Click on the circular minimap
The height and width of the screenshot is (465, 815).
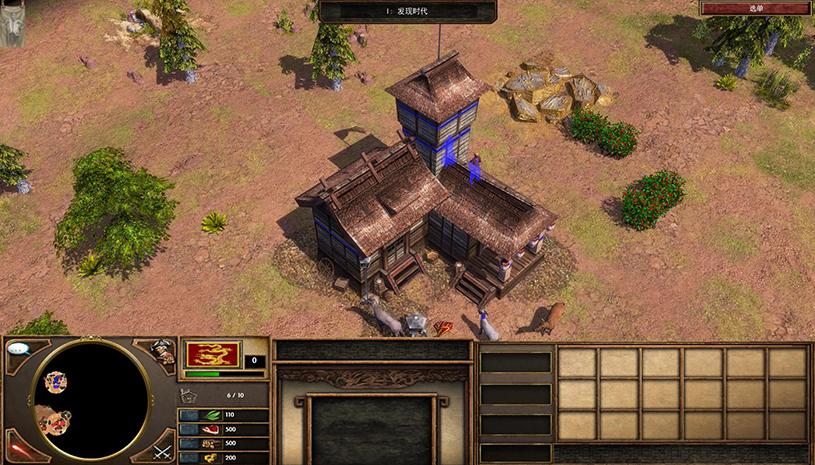91,398
